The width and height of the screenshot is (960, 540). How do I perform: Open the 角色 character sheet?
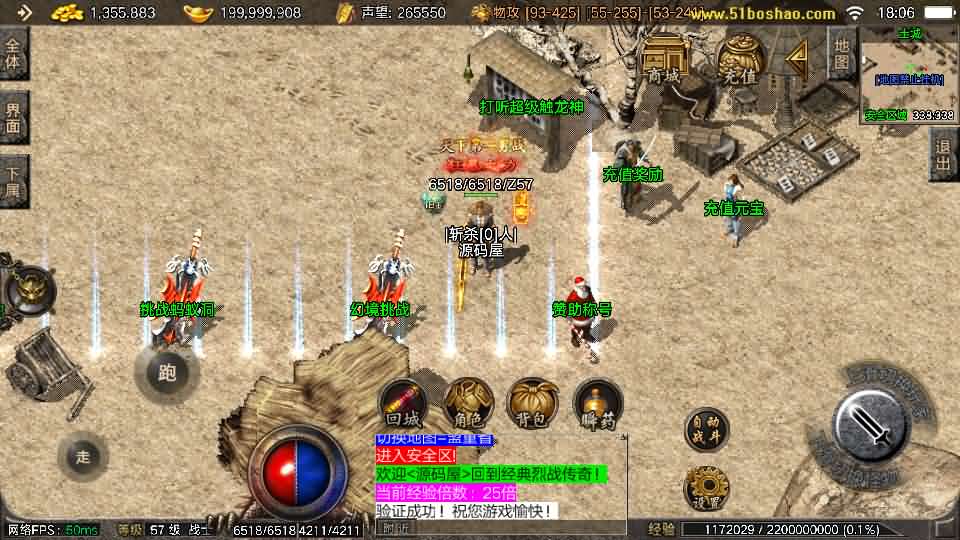(468, 405)
